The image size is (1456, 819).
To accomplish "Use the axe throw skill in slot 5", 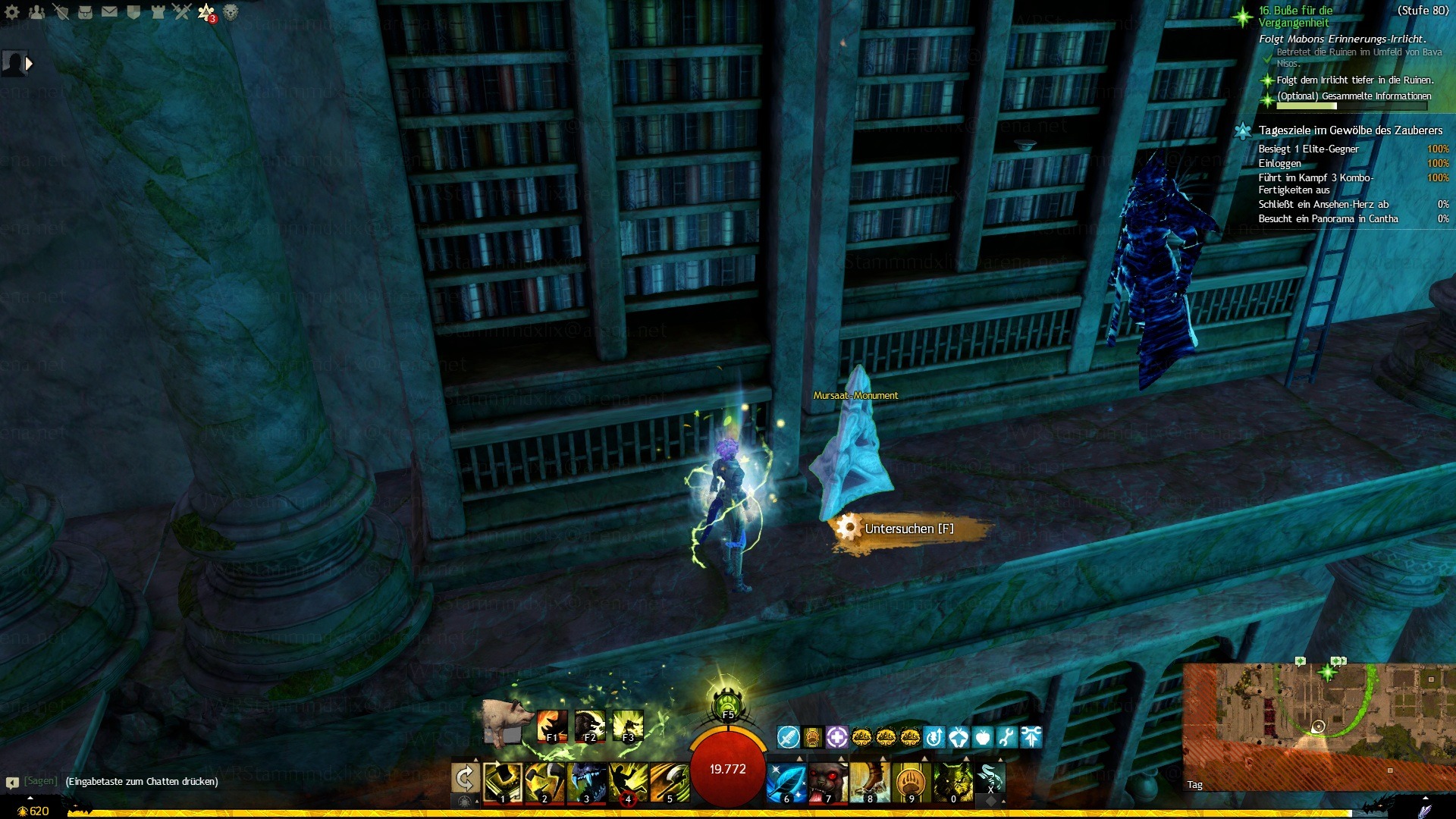I will pos(670,782).
